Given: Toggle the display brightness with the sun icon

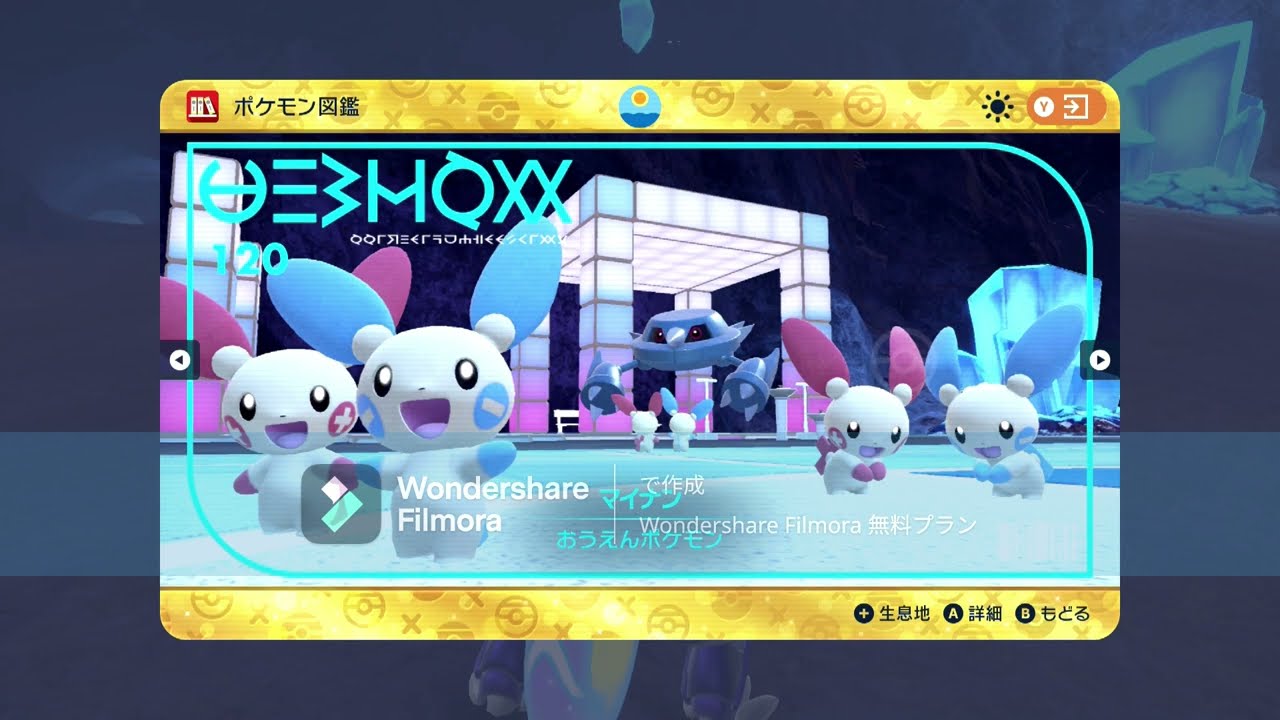Looking at the screenshot, I should (996, 105).
